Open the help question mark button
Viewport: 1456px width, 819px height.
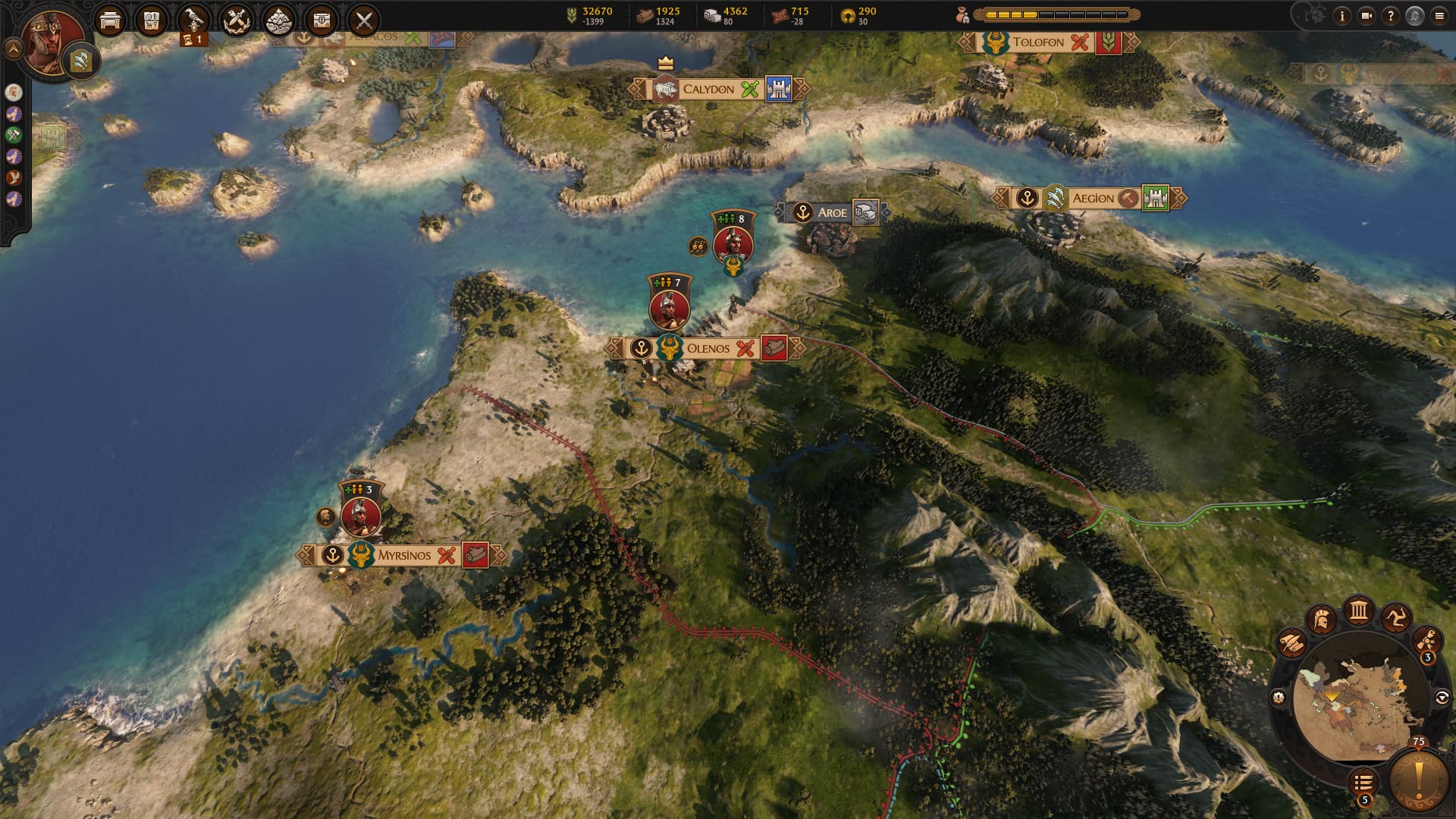coord(1390,16)
